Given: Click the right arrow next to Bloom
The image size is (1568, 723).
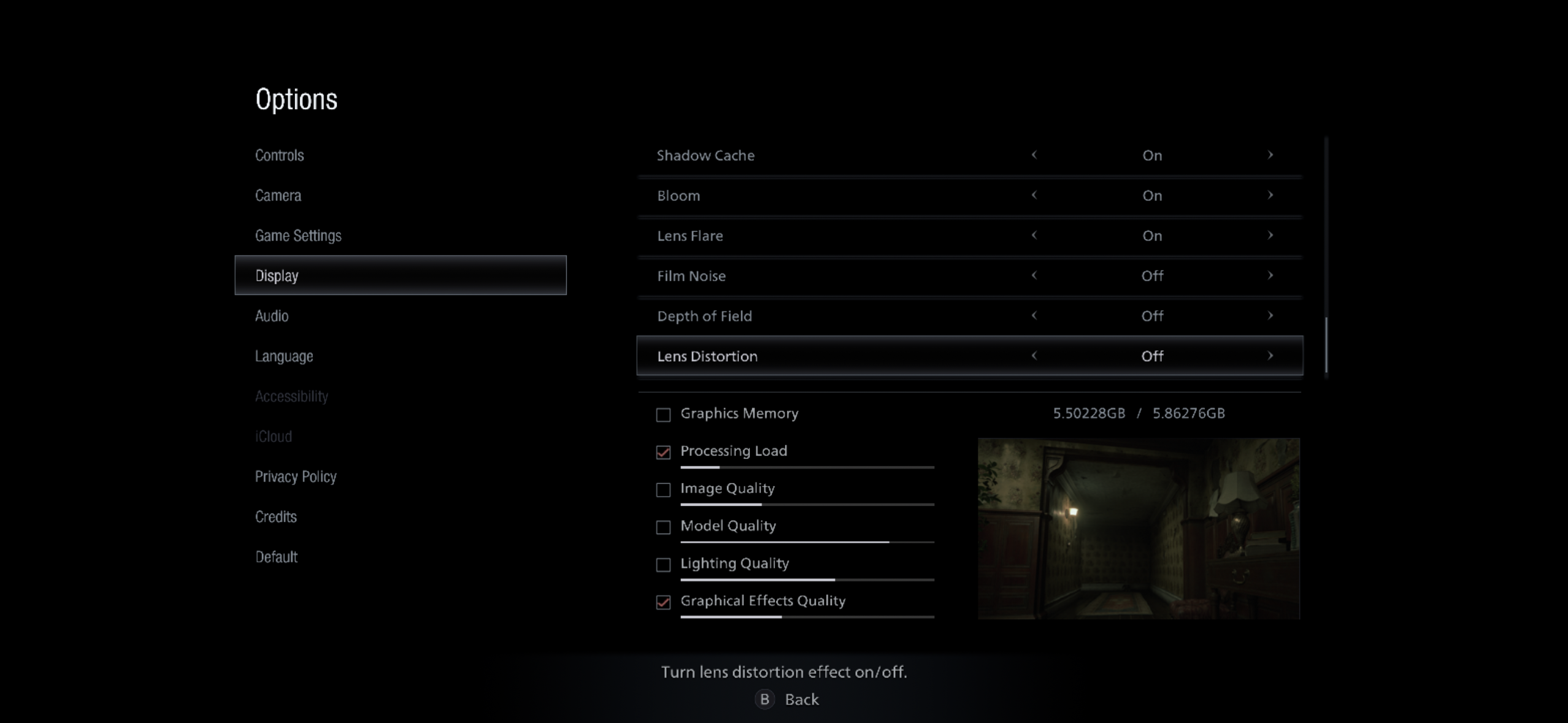Looking at the screenshot, I should pos(1270,196).
